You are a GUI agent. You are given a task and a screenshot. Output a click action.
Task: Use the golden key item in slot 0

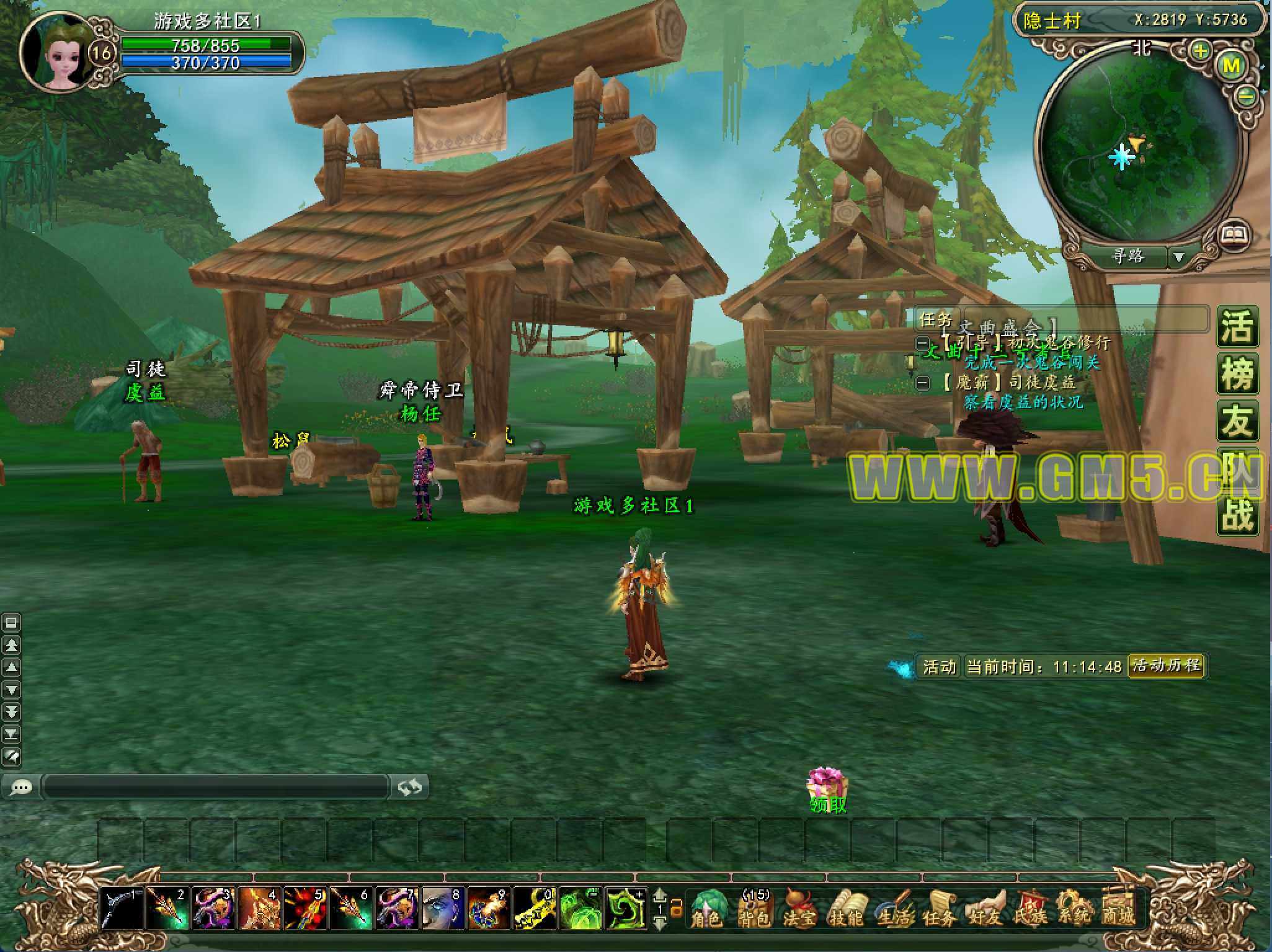pos(535,909)
